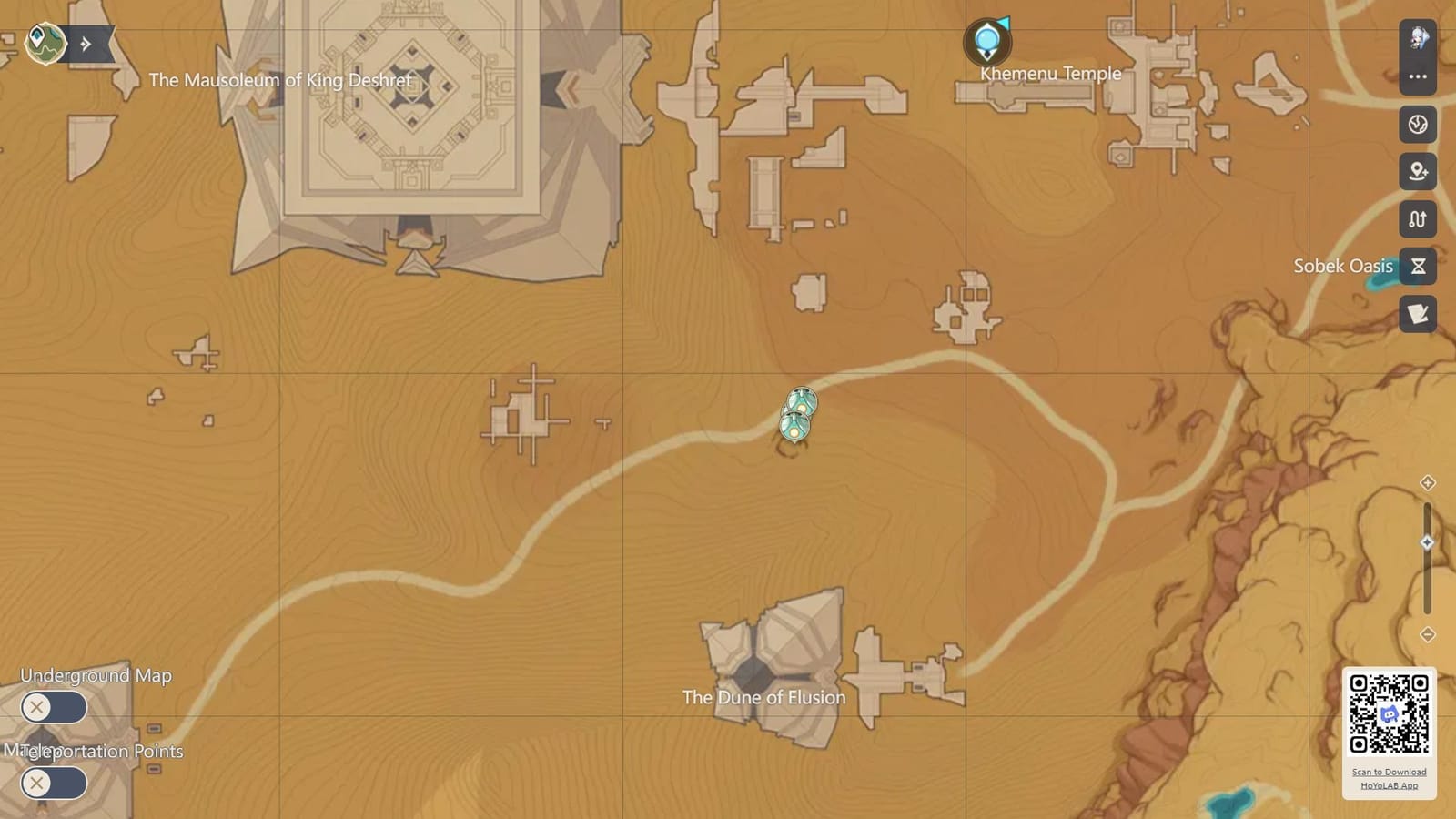The image size is (1456, 819).
Task: Open the add custom pin tool
Action: 1417,172
